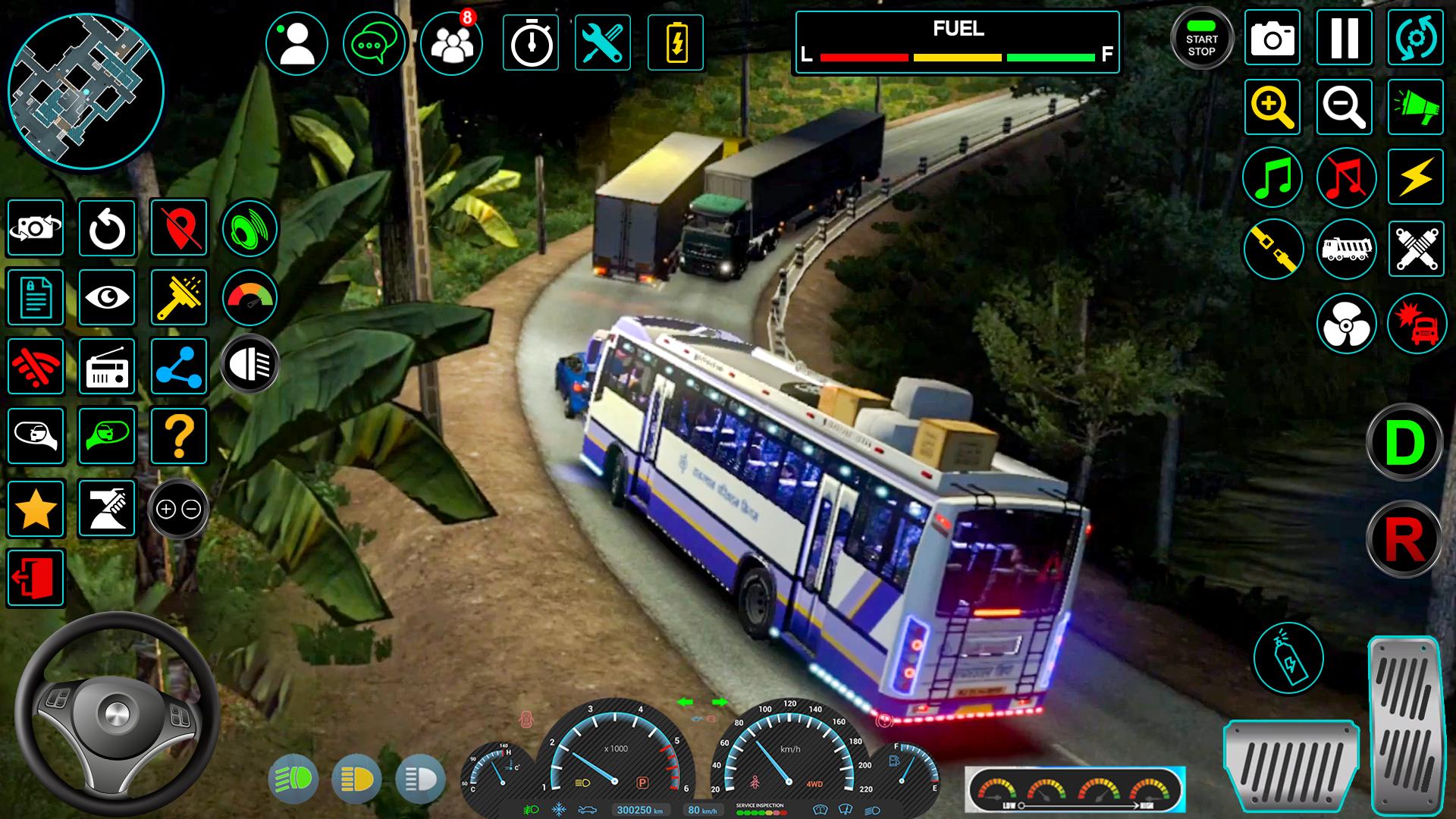The width and height of the screenshot is (1456, 819).
Task: Take a screenshot with the camera button
Action: click(x=1272, y=37)
